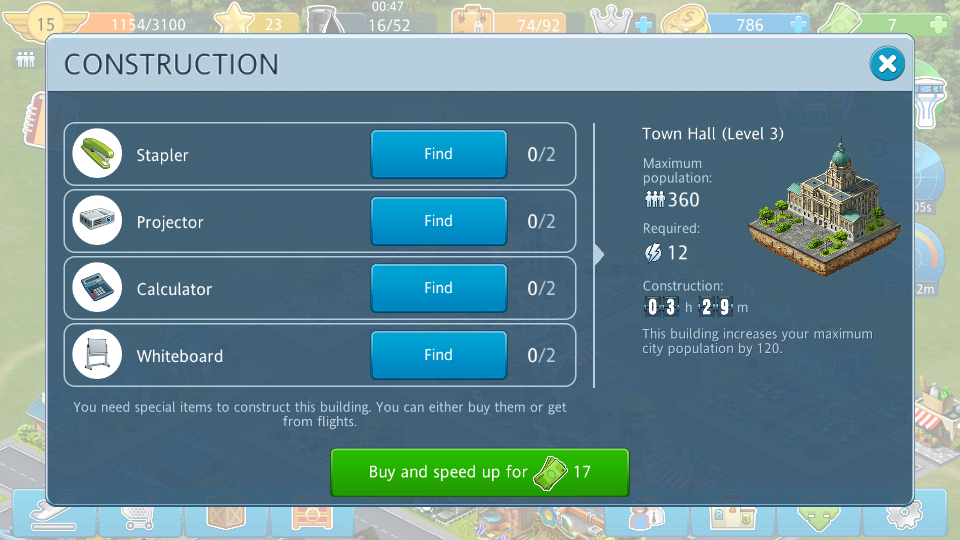Close the Construction dialog
Image resolution: width=960 pixels, height=540 pixels.
886,65
